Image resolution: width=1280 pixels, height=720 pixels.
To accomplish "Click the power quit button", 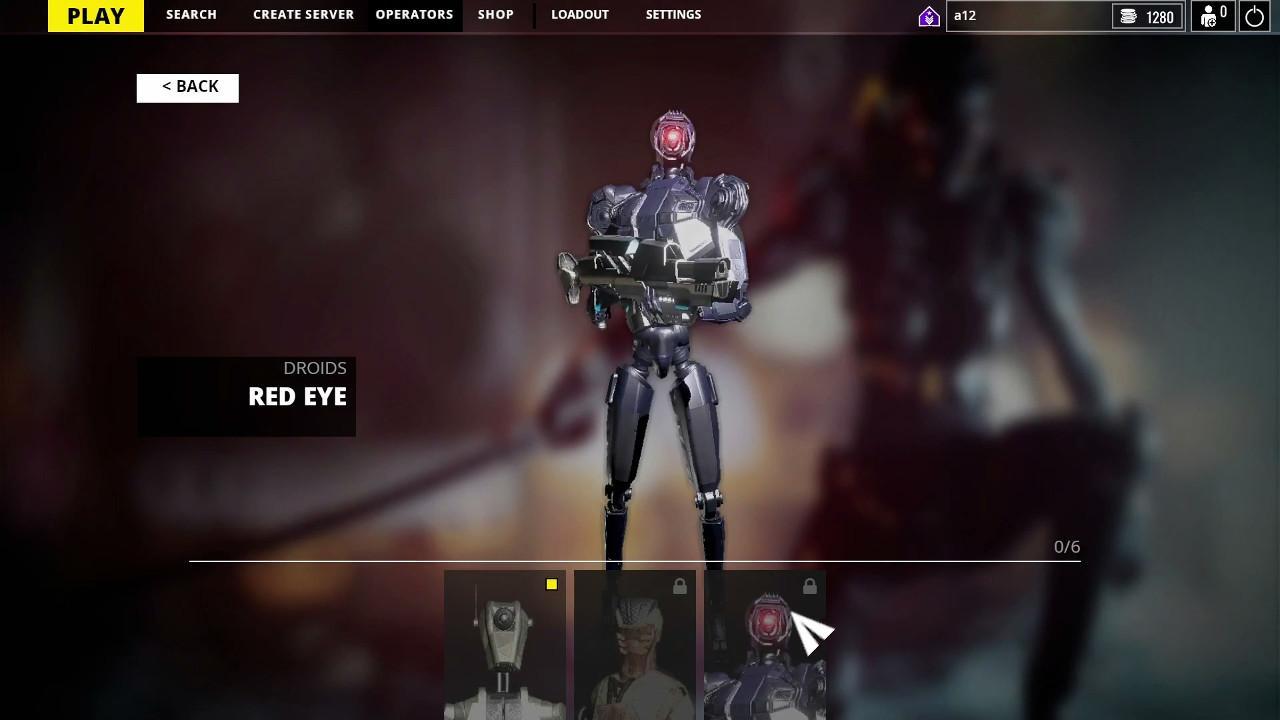I will point(1254,16).
